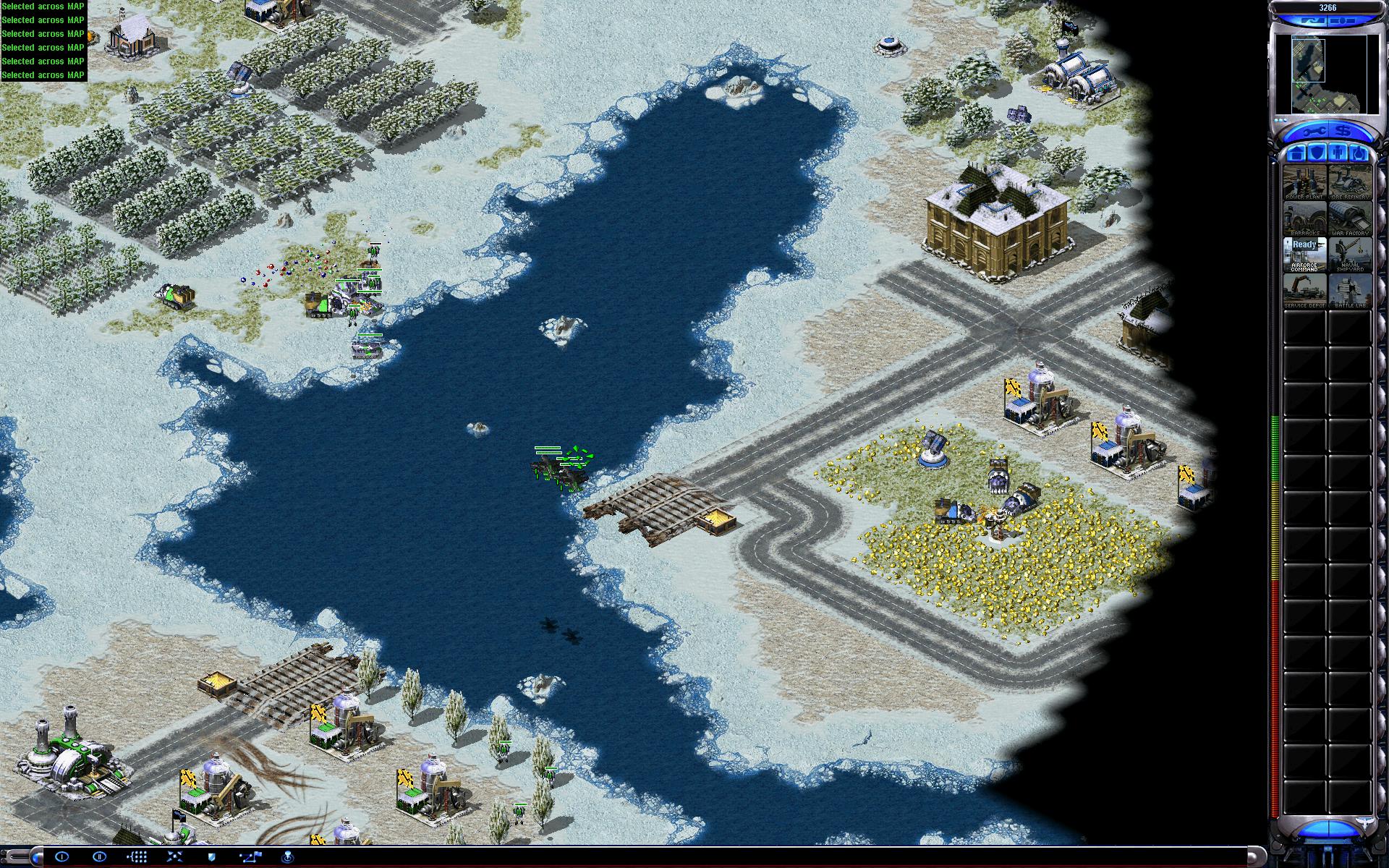Activate the guard shield command

tap(211, 857)
